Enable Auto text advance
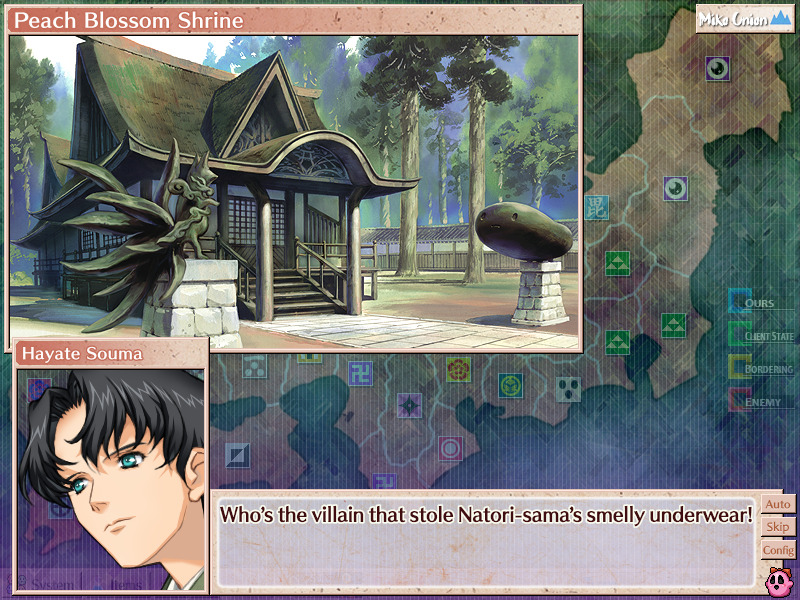This screenshot has height=600, width=800. (778, 505)
